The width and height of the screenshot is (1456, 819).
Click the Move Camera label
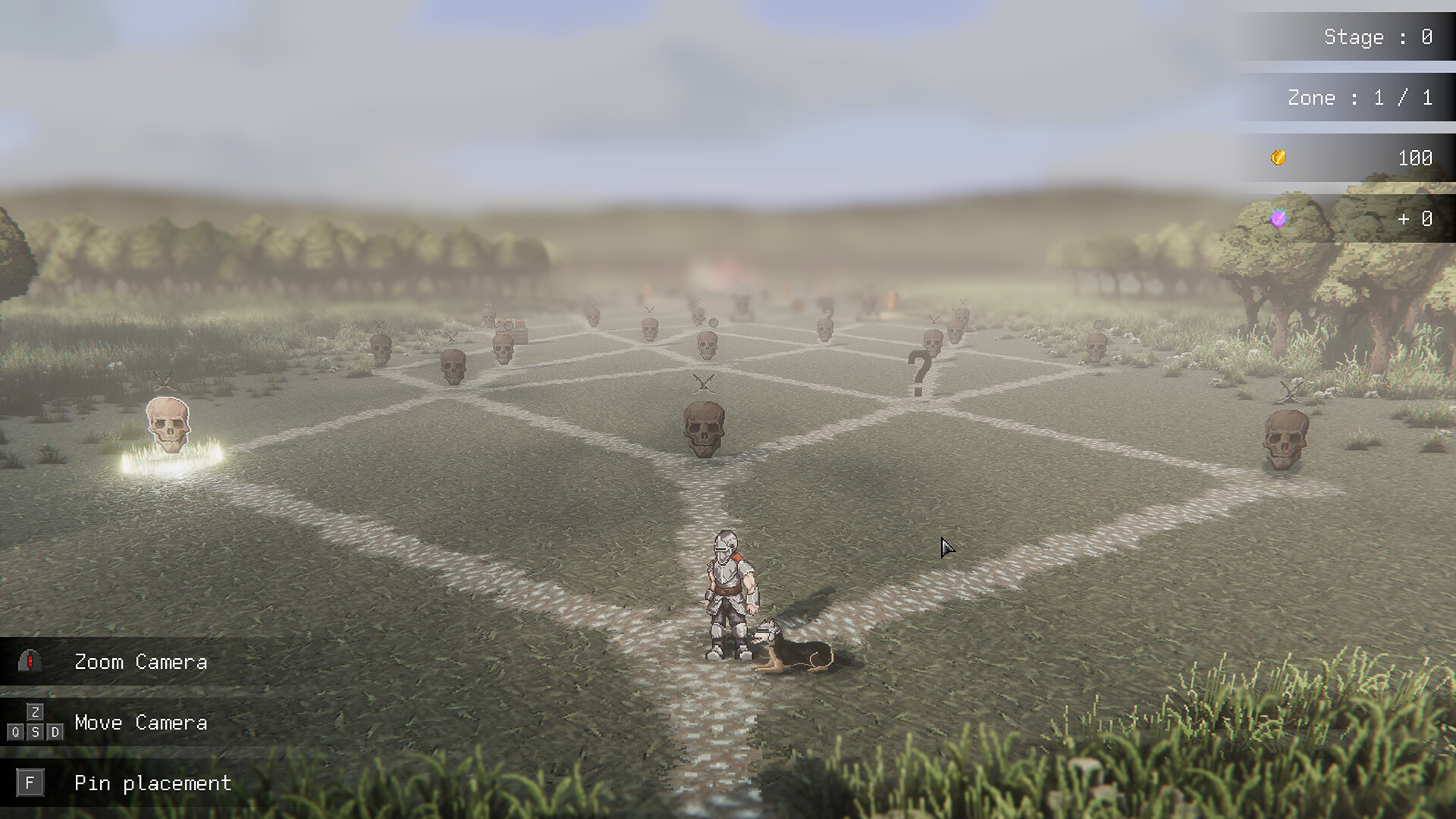pyautogui.click(x=140, y=722)
